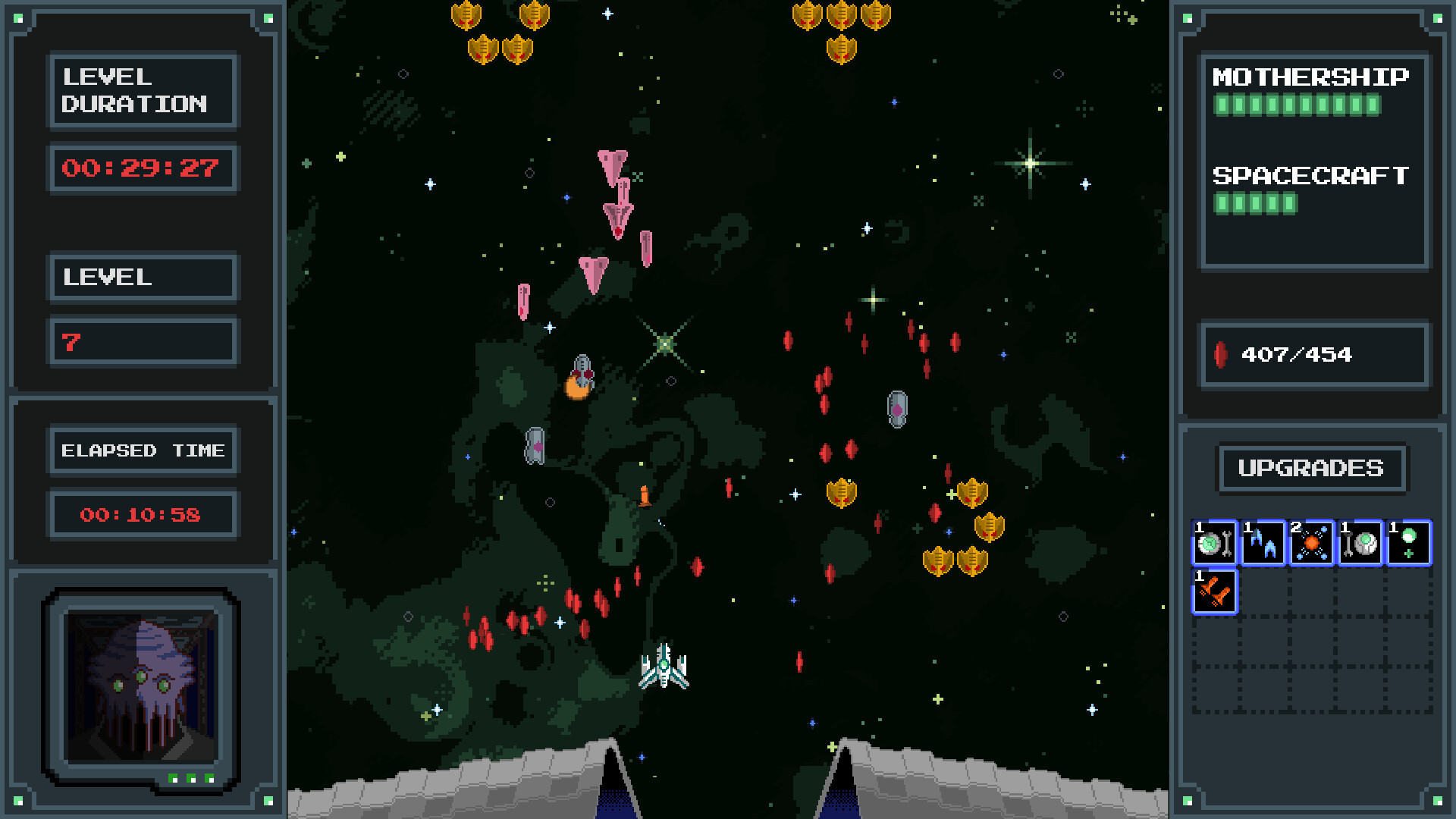The image size is (1456, 819).
Task: Select the red 00:29:27 duration timer
Action: click(x=143, y=168)
